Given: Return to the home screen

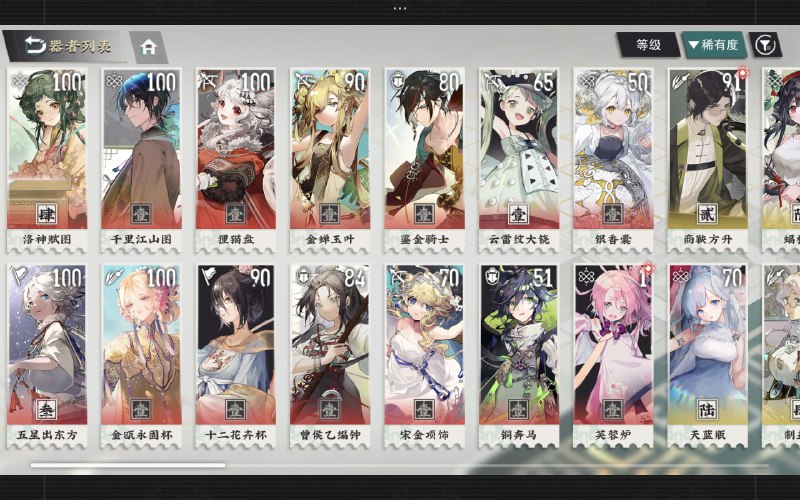Looking at the screenshot, I should tap(149, 46).
